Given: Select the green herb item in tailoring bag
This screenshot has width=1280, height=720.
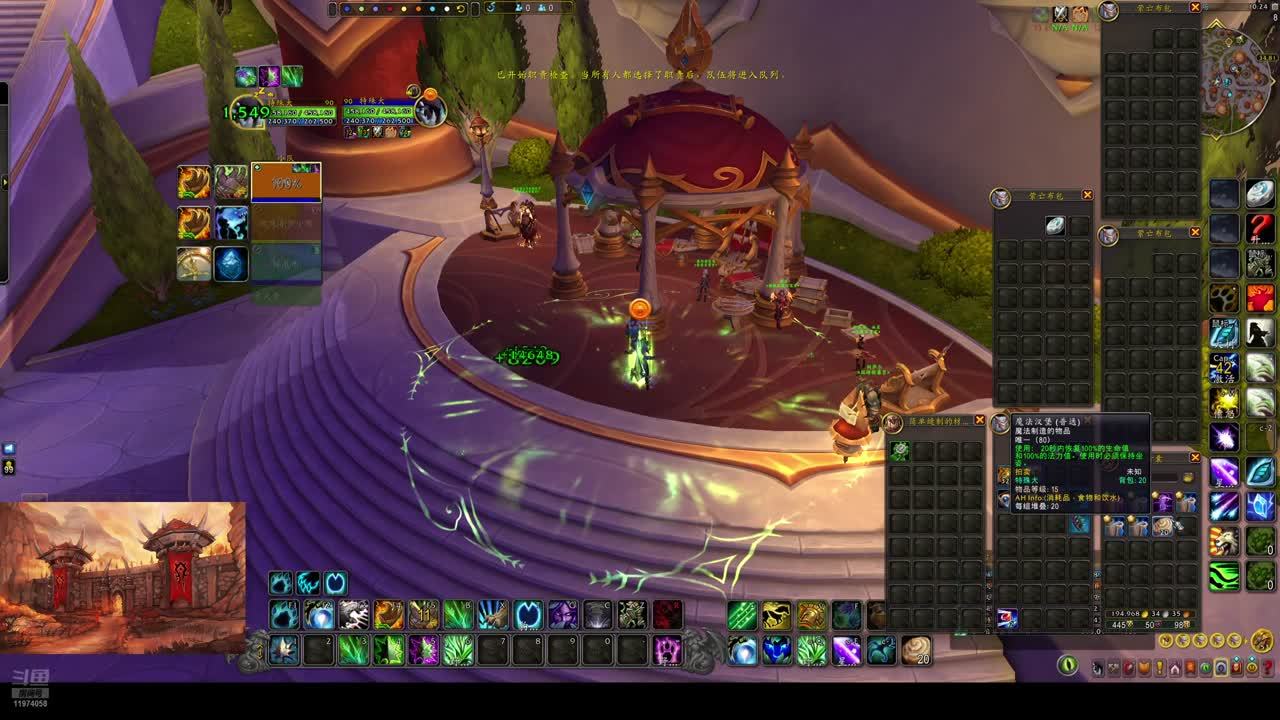Looking at the screenshot, I should (x=899, y=451).
